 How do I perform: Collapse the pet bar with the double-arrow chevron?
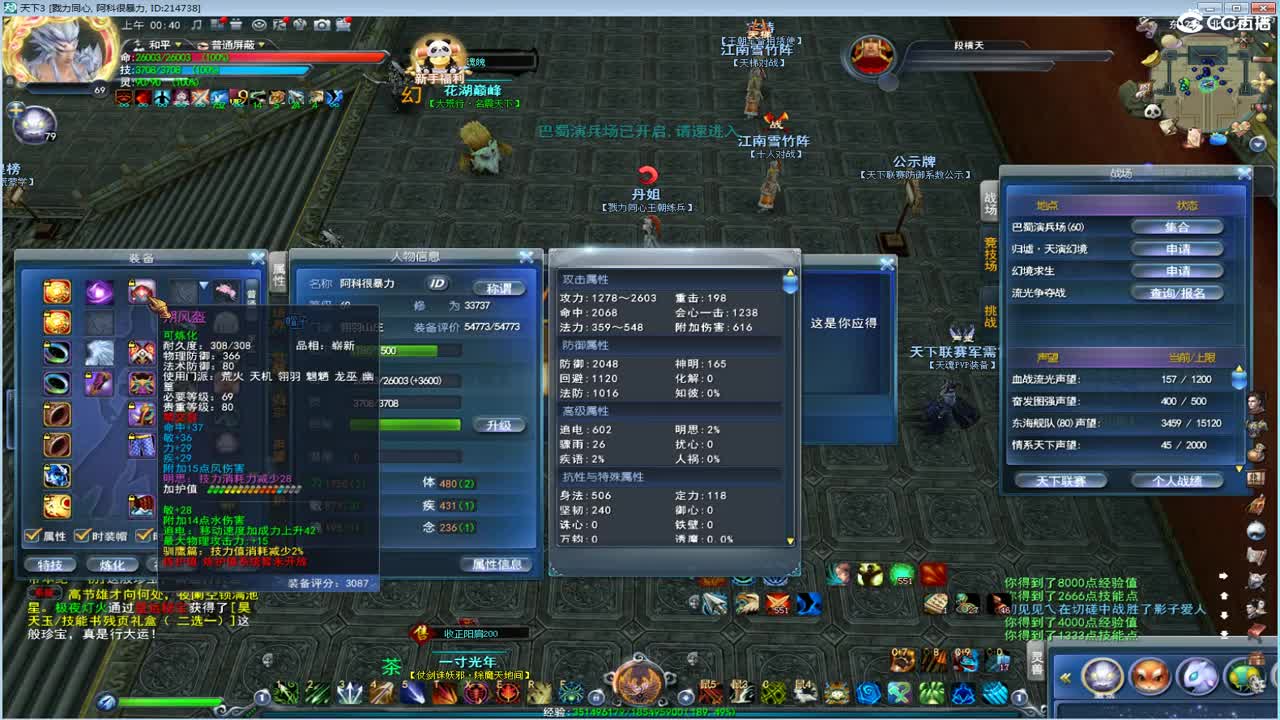(1065, 677)
